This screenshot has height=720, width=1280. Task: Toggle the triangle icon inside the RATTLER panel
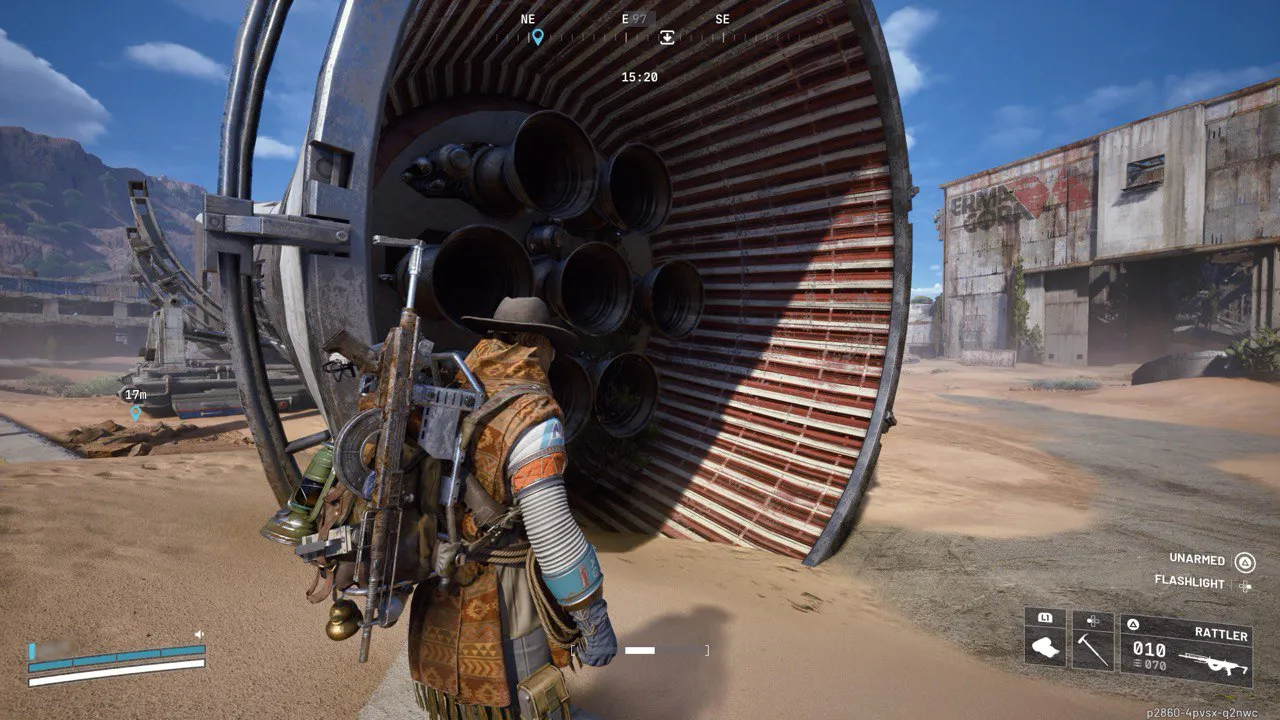point(1131,625)
